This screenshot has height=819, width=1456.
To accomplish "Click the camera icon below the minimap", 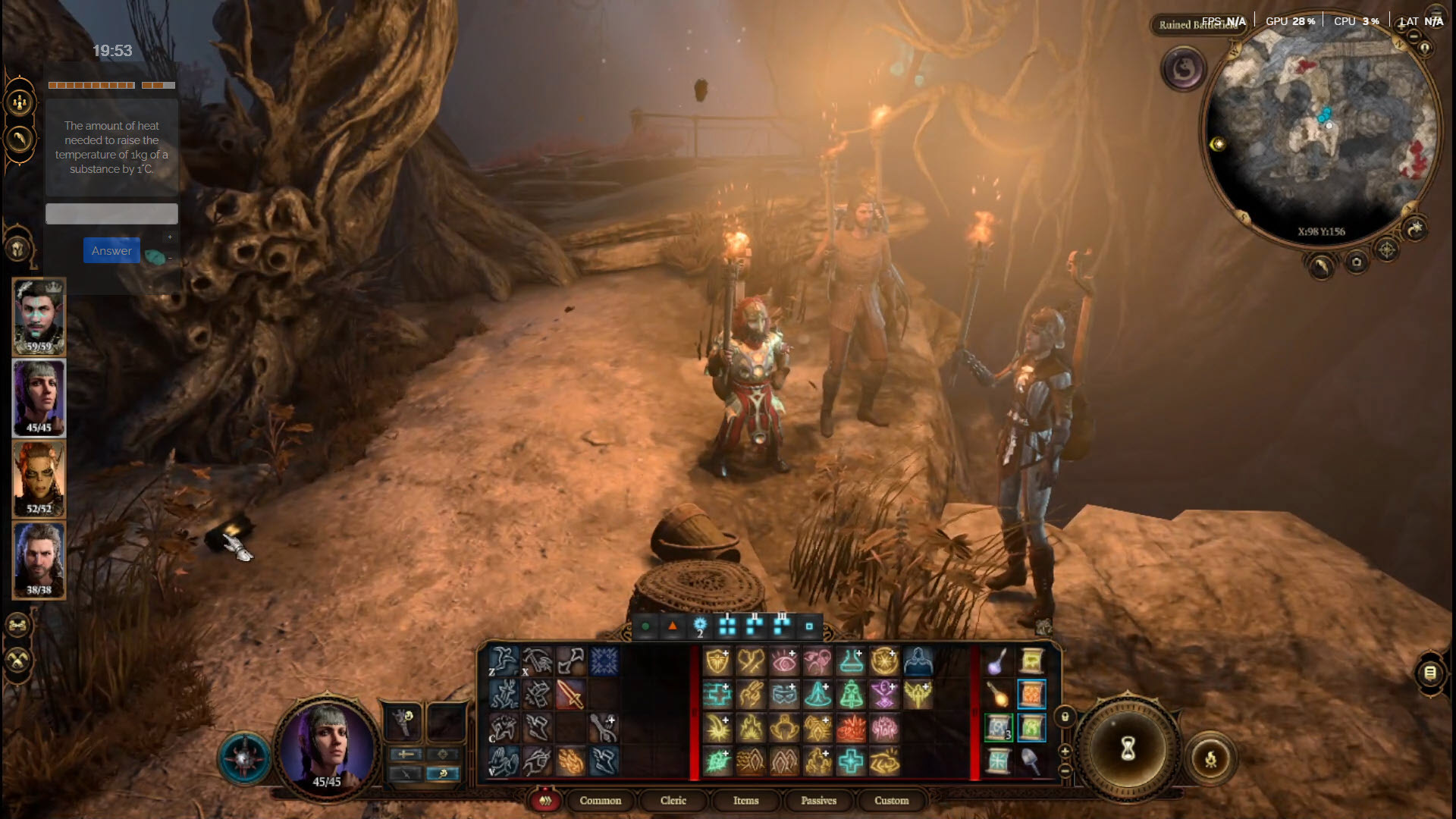I will [x=1357, y=262].
